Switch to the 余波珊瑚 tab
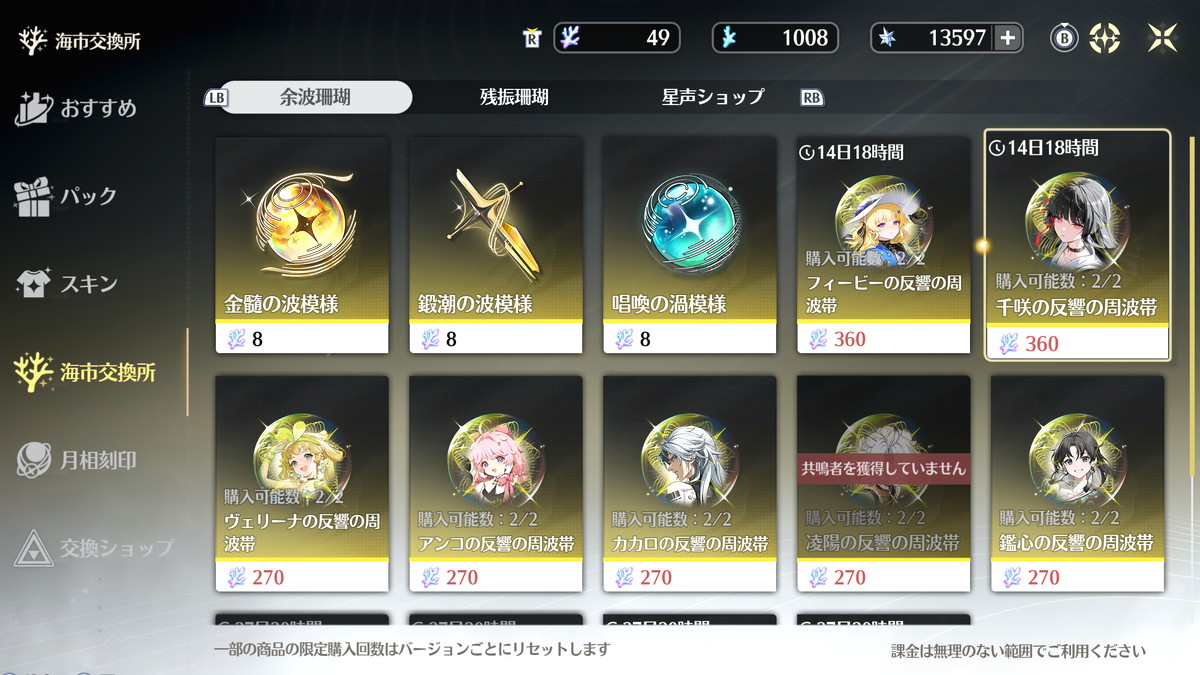Screen dimensions: 1200x675 click(x=315, y=97)
